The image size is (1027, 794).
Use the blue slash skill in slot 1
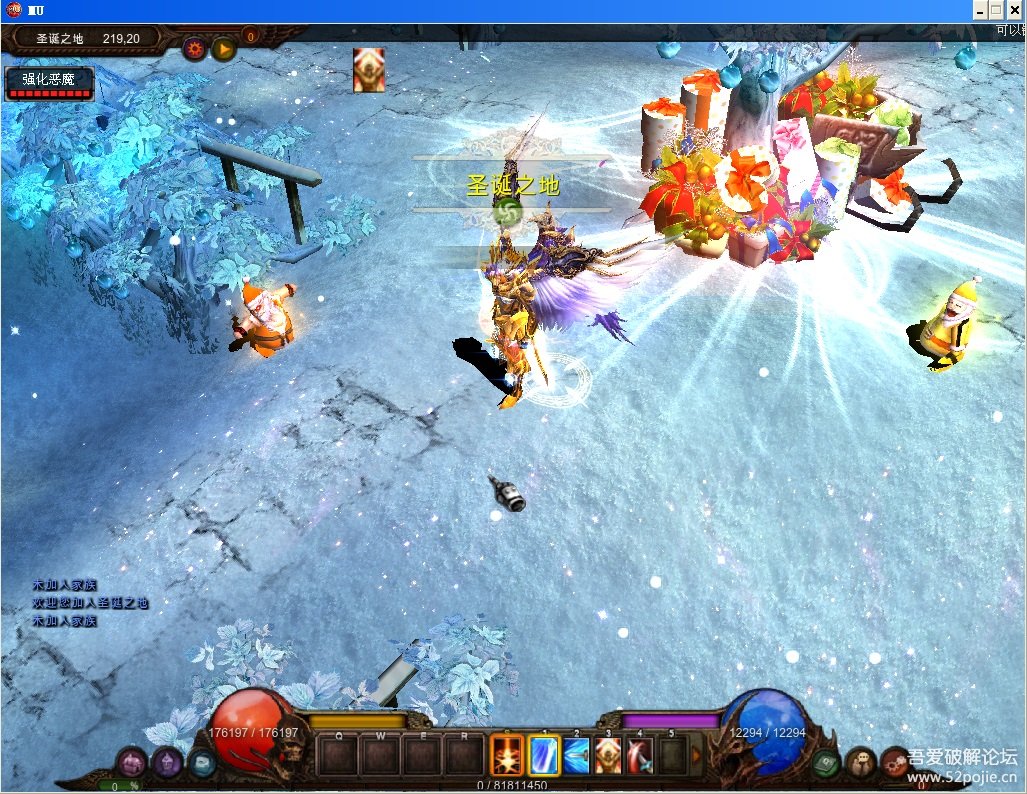pos(543,755)
